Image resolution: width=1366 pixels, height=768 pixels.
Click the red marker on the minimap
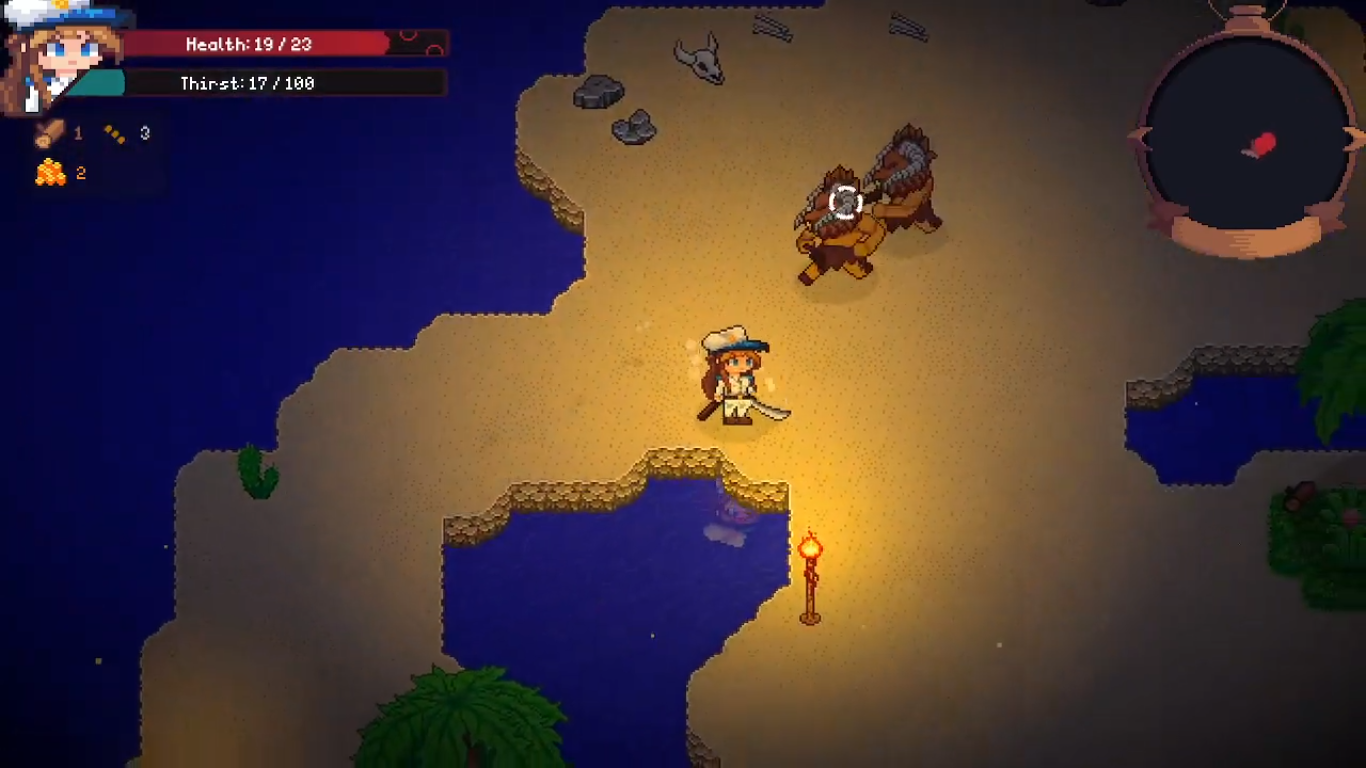coord(1262,146)
